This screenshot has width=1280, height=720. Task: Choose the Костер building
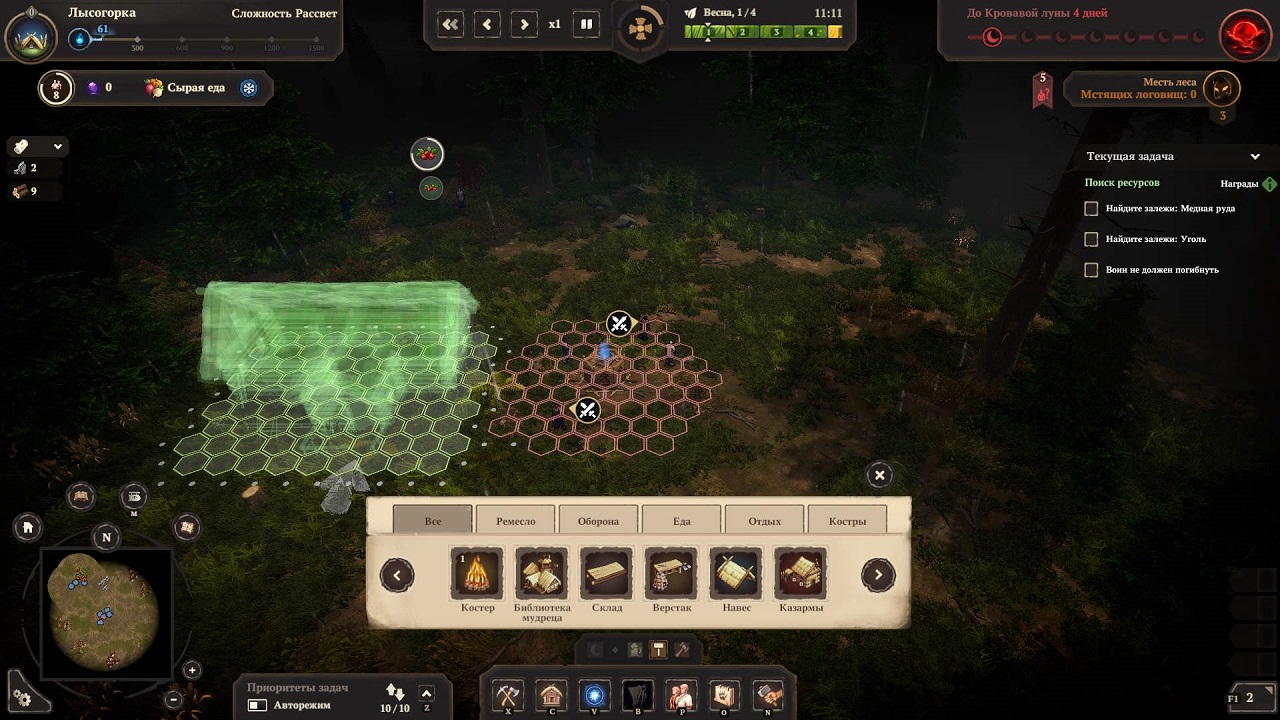pos(477,574)
